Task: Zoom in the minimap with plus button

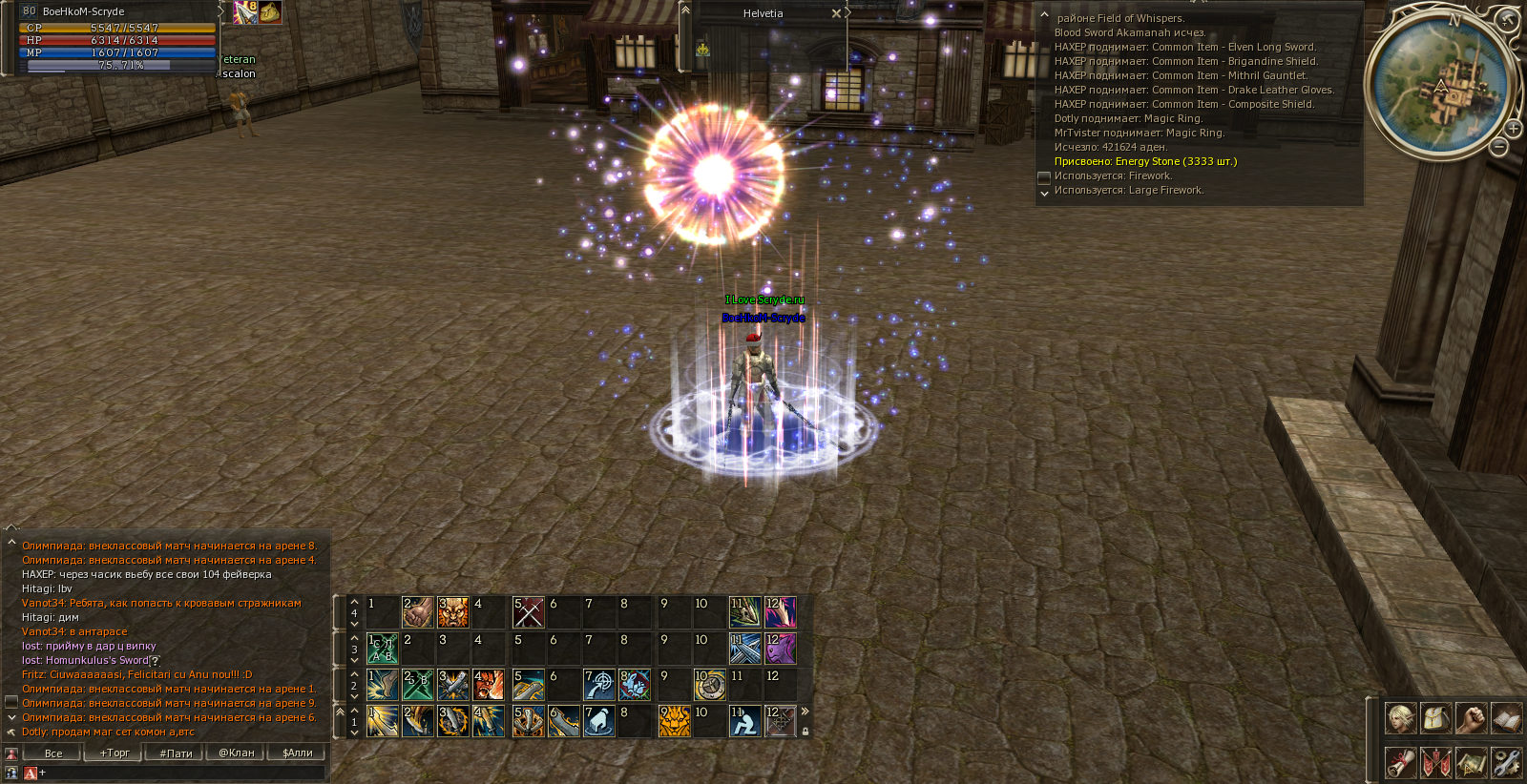Action: click(1514, 128)
